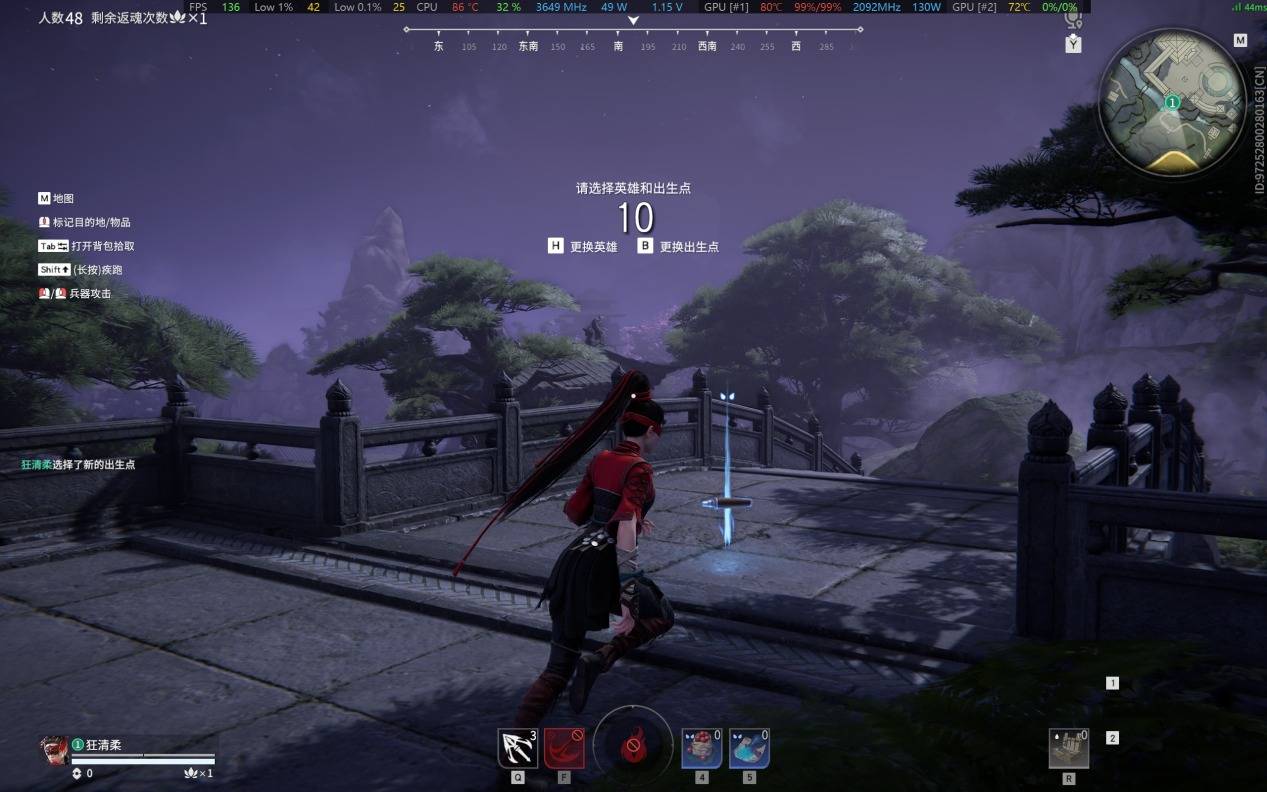This screenshot has height=792, width=1267.
Task: Use the blue healing item slot
Action: pos(749,748)
